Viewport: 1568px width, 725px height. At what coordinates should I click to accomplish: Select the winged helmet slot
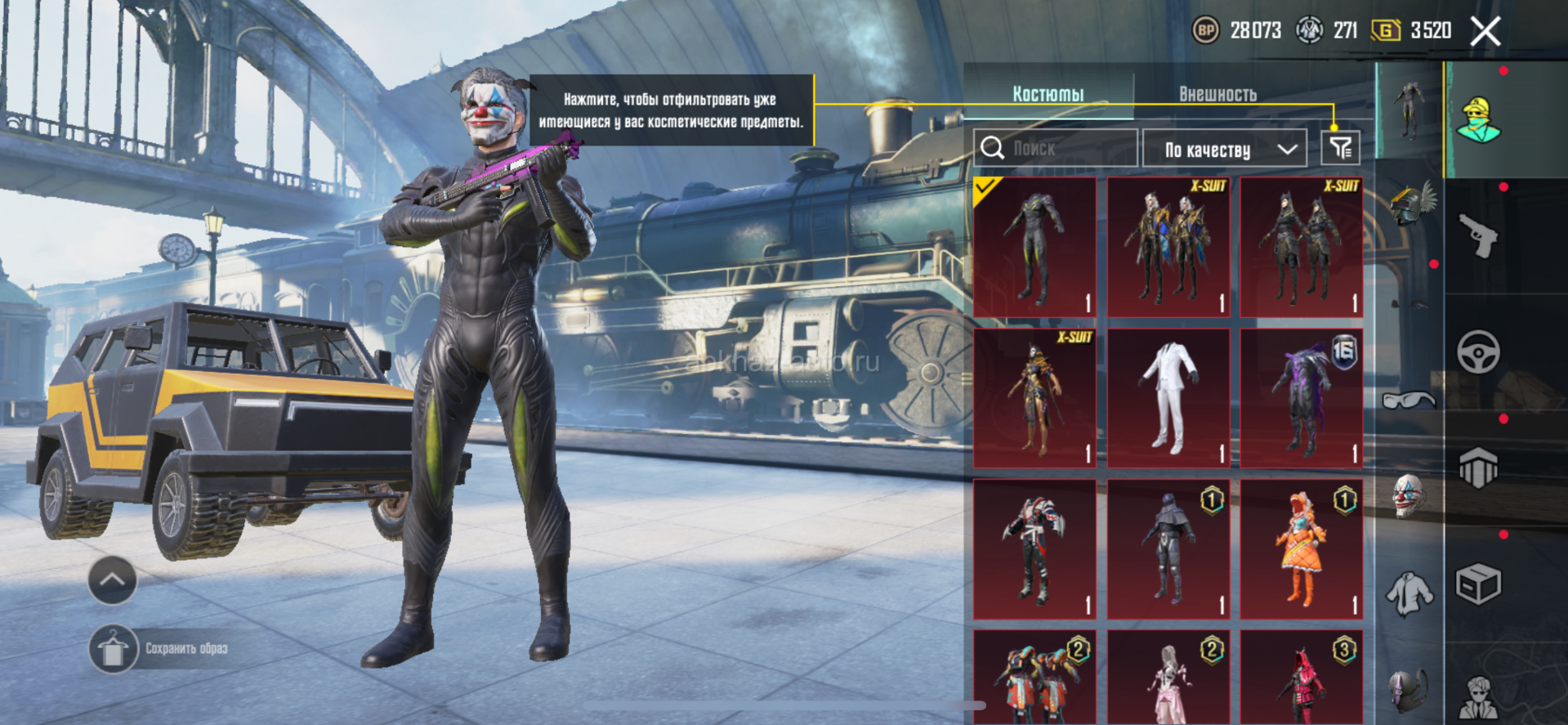click(x=1411, y=204)
